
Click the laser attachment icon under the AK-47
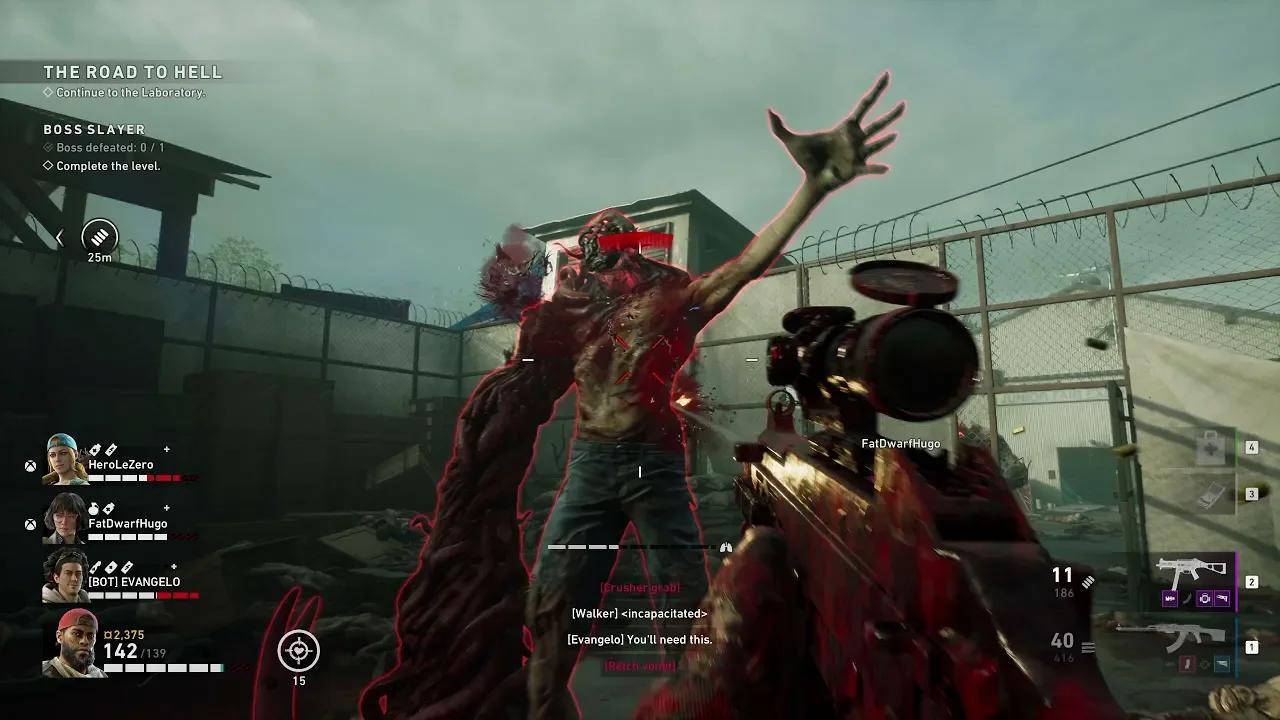click(1222, 663)
